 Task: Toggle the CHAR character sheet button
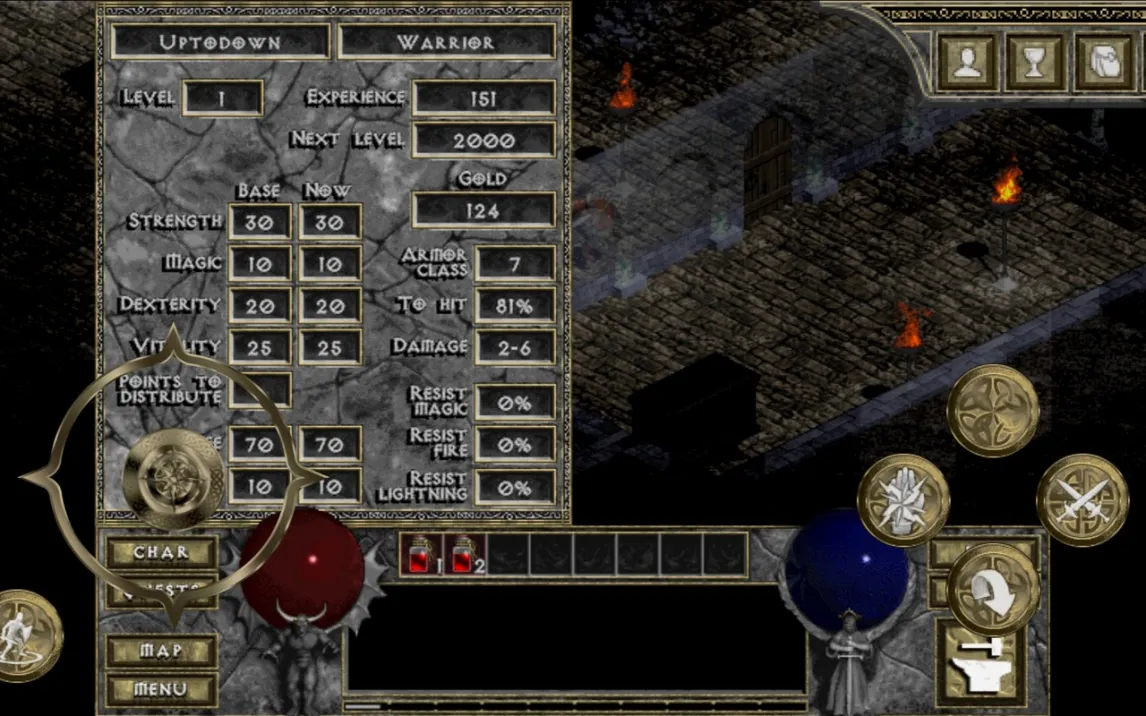click(x=161, y=552)
